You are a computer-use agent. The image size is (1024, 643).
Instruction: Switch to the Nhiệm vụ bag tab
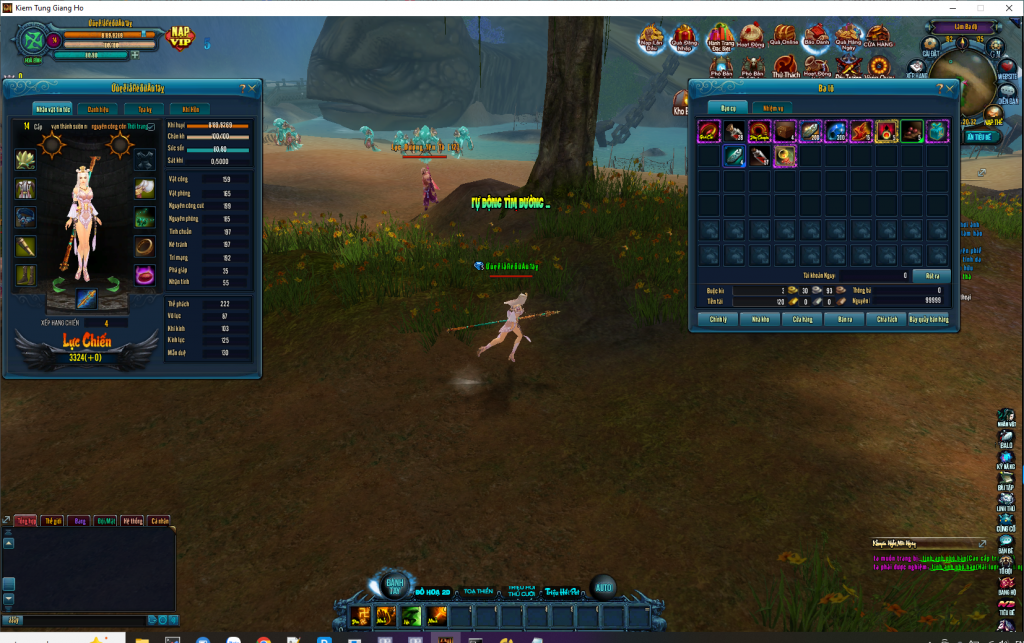(x=771, y=107)
